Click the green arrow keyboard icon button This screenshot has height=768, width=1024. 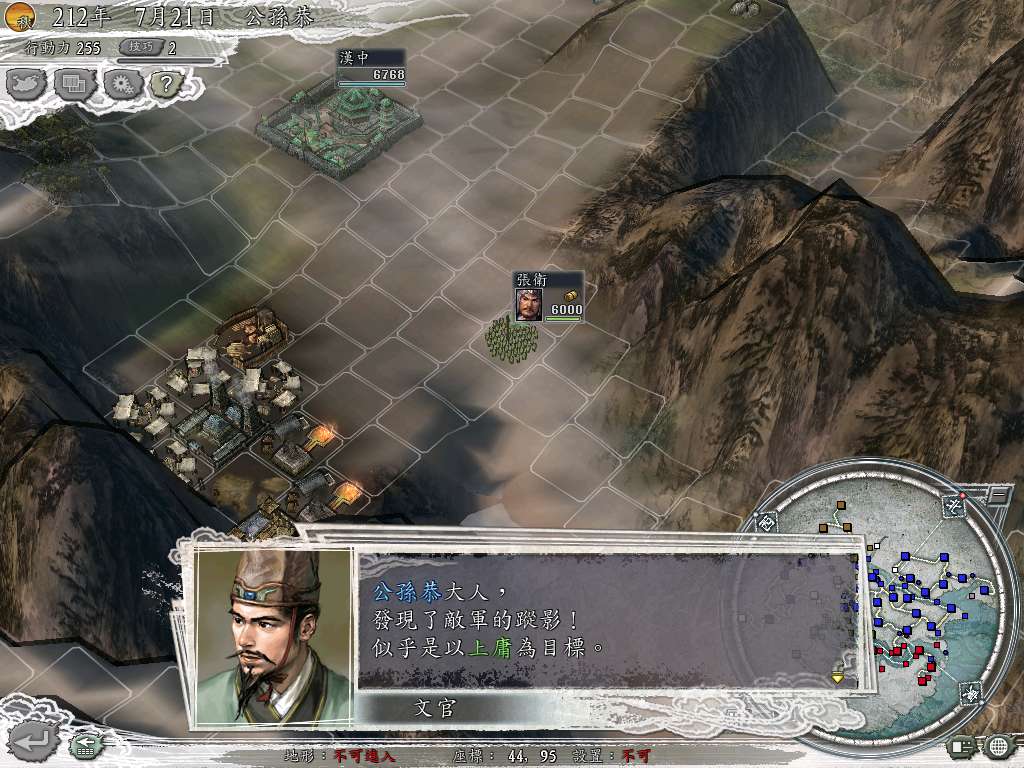coord(84,743)
